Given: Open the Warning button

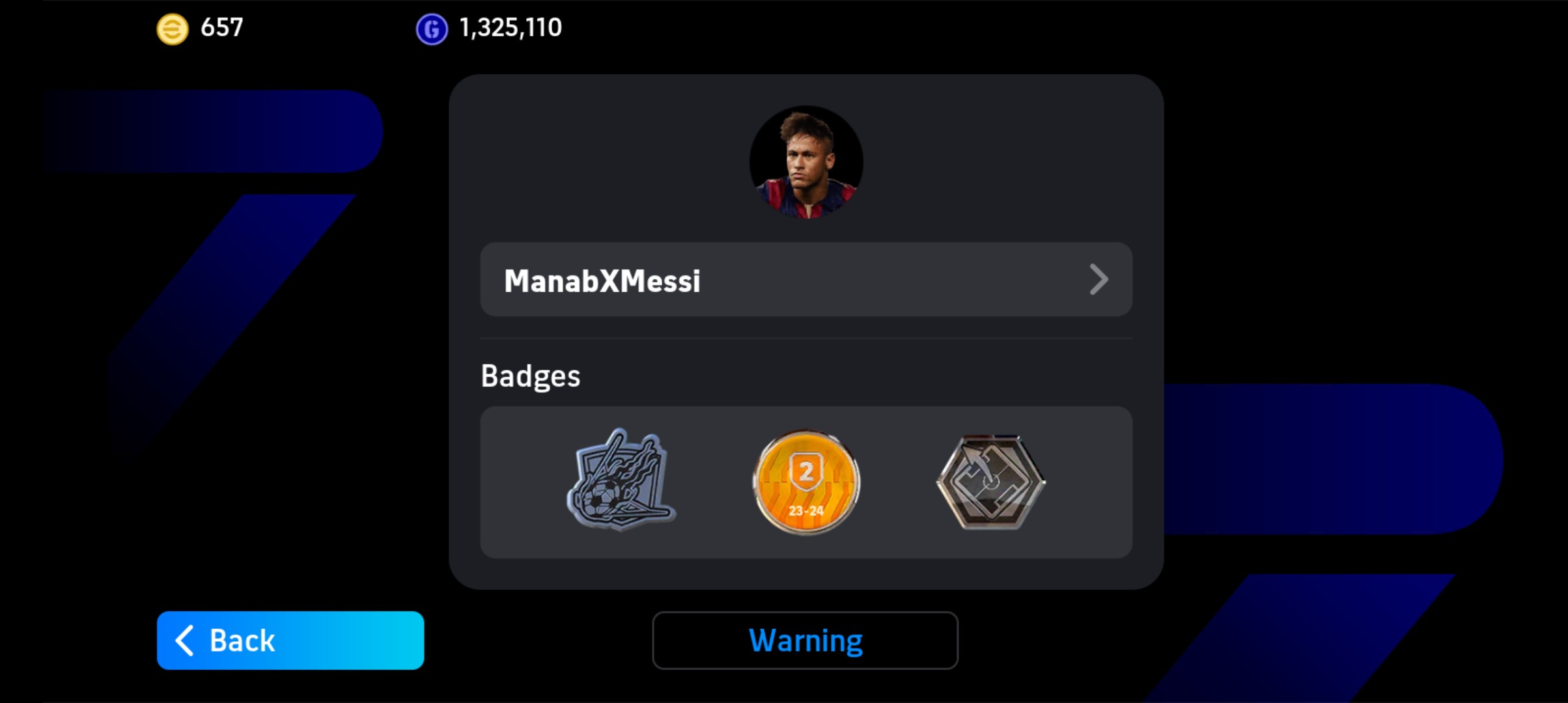Looking at the screenshot, I should [x=805, y=641].
